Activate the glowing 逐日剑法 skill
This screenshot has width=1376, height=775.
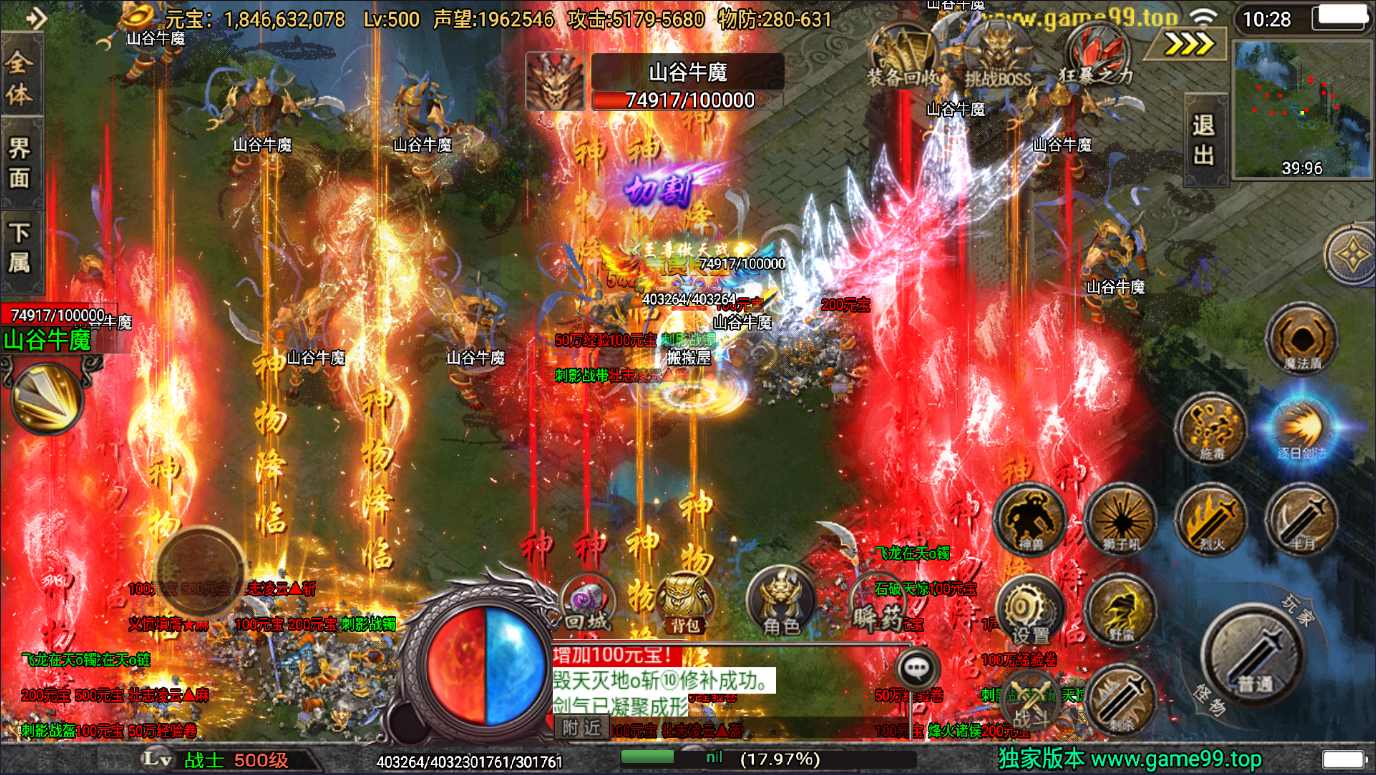click(1301, 428)
